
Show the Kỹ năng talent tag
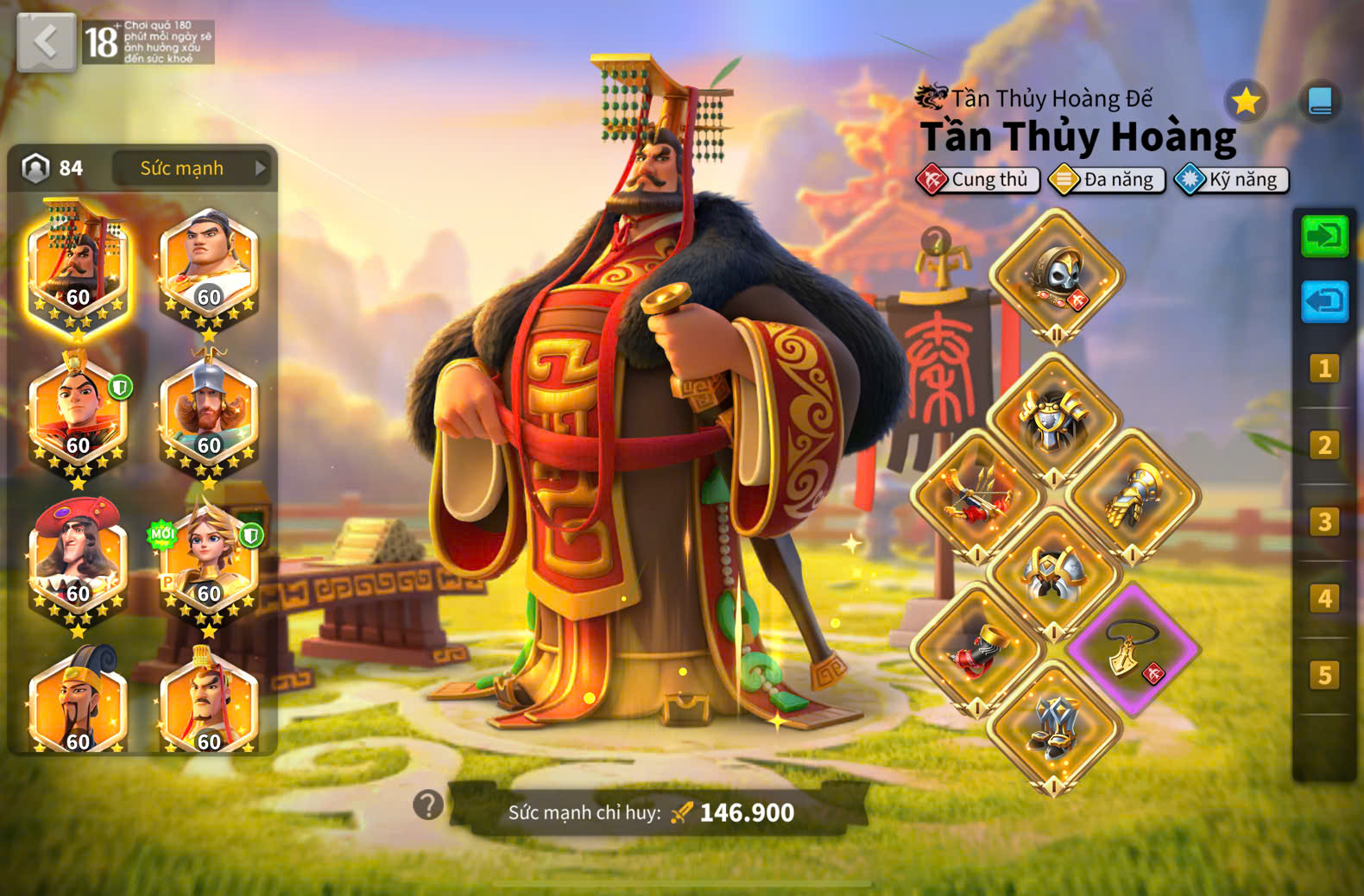(1232, 180)
